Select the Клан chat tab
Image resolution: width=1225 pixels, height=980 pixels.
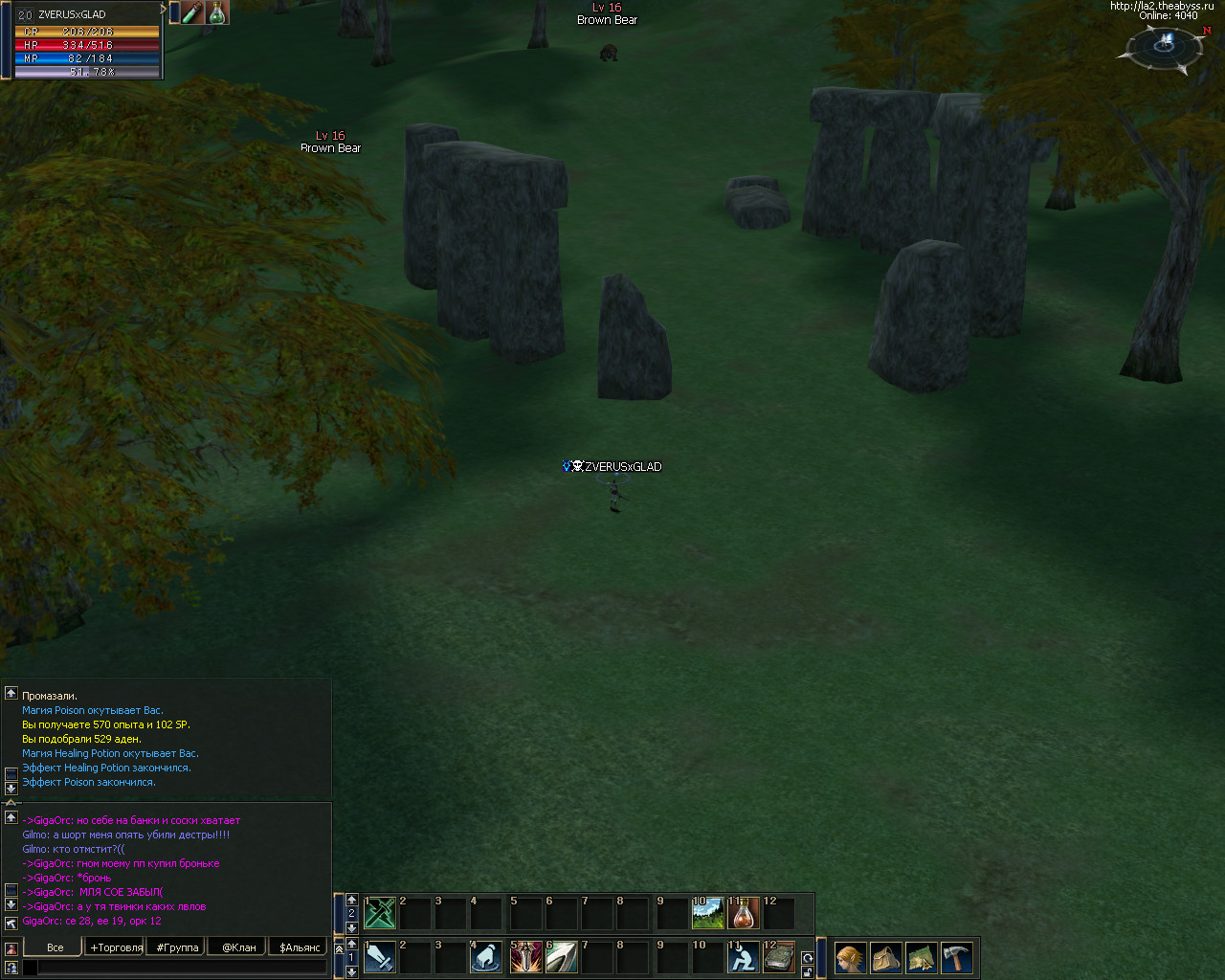pyautogui.click(x=239, y=947)
